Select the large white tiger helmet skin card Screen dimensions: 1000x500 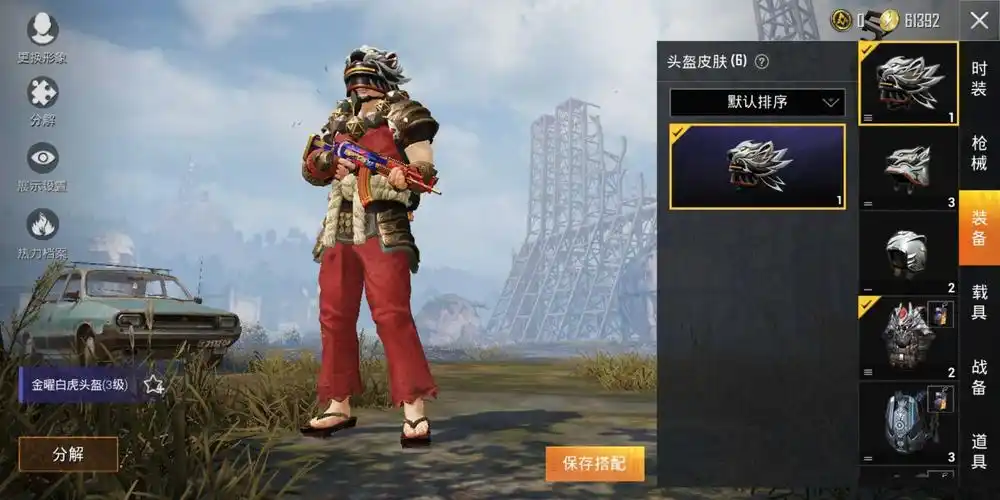(x=757, y=166)
